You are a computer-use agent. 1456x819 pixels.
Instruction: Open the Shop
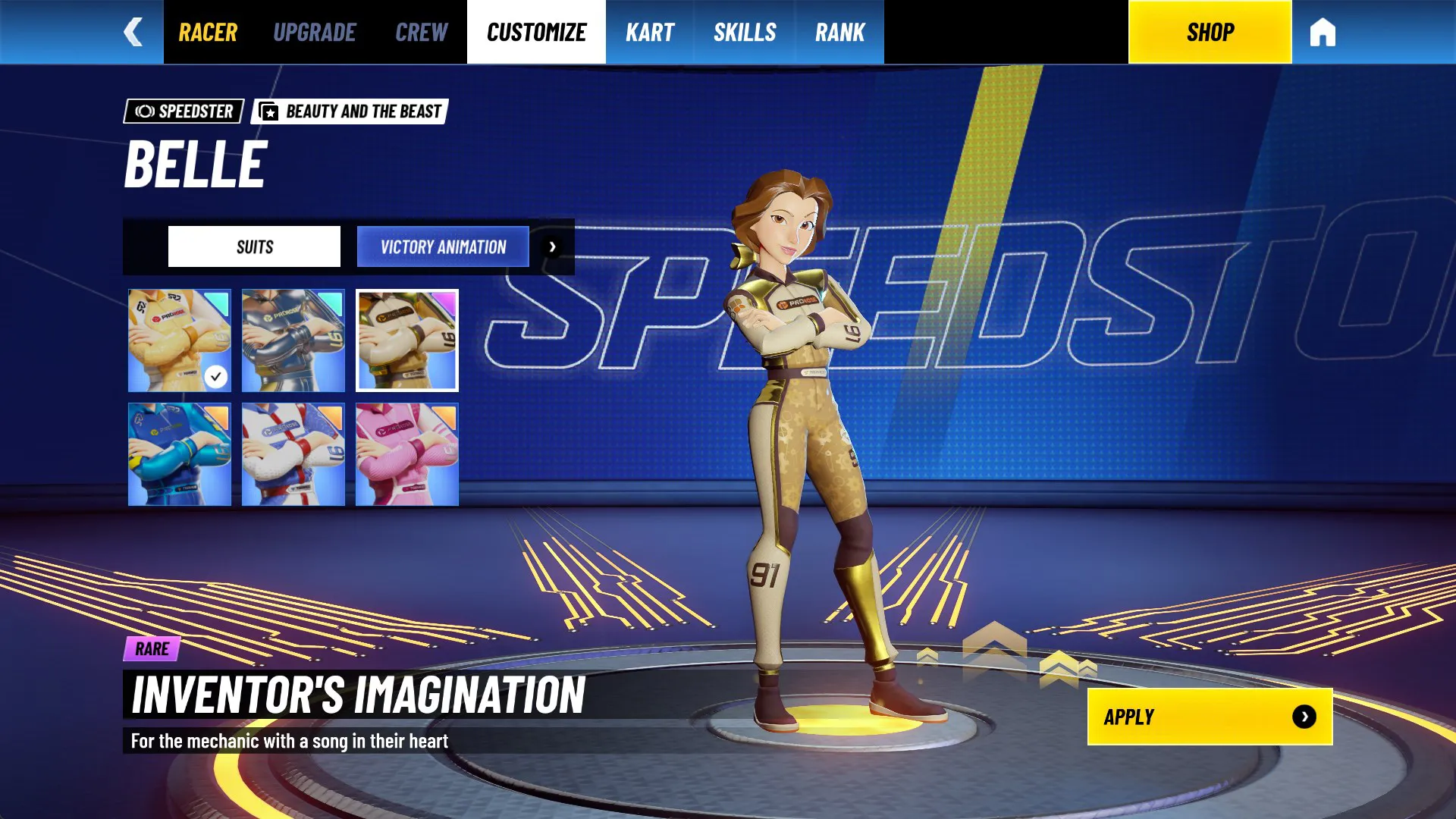(x=1210, y=31)
